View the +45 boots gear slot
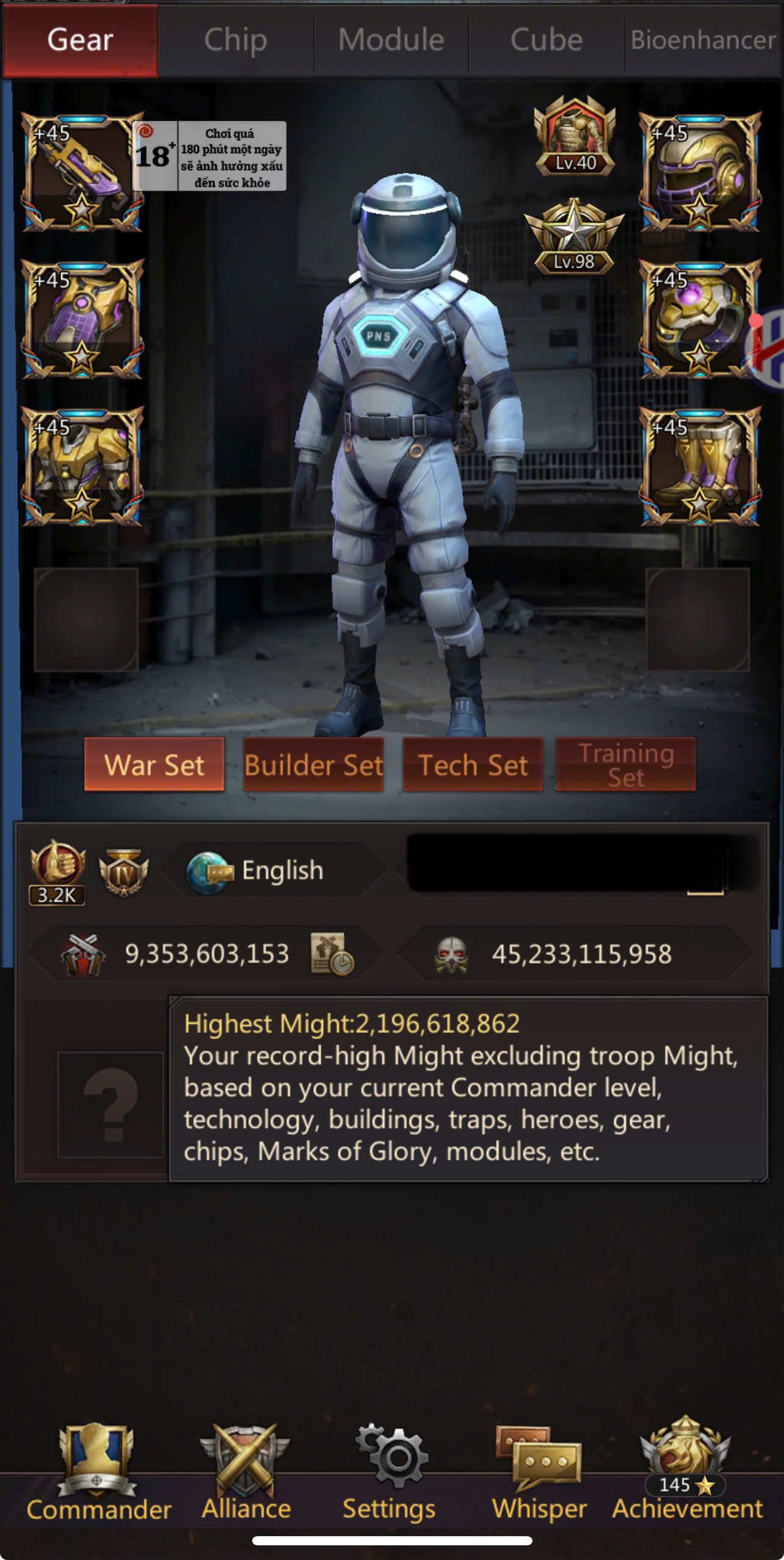This screenshot has width=784, height=1560. [x=700, y=467]
